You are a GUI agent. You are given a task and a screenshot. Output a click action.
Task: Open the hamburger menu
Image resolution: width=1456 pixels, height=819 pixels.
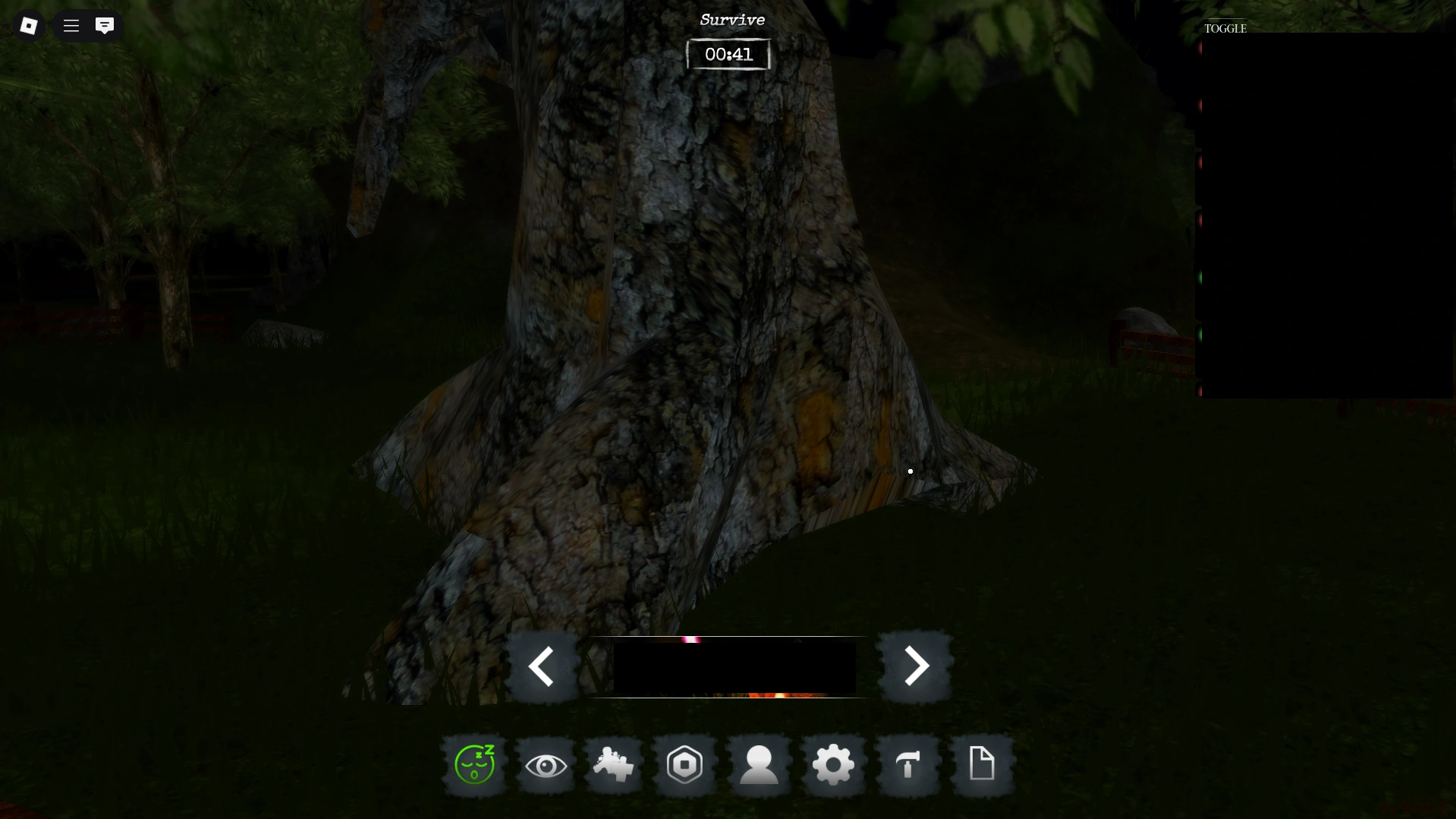pyautogui.click(x=70, y=25)
